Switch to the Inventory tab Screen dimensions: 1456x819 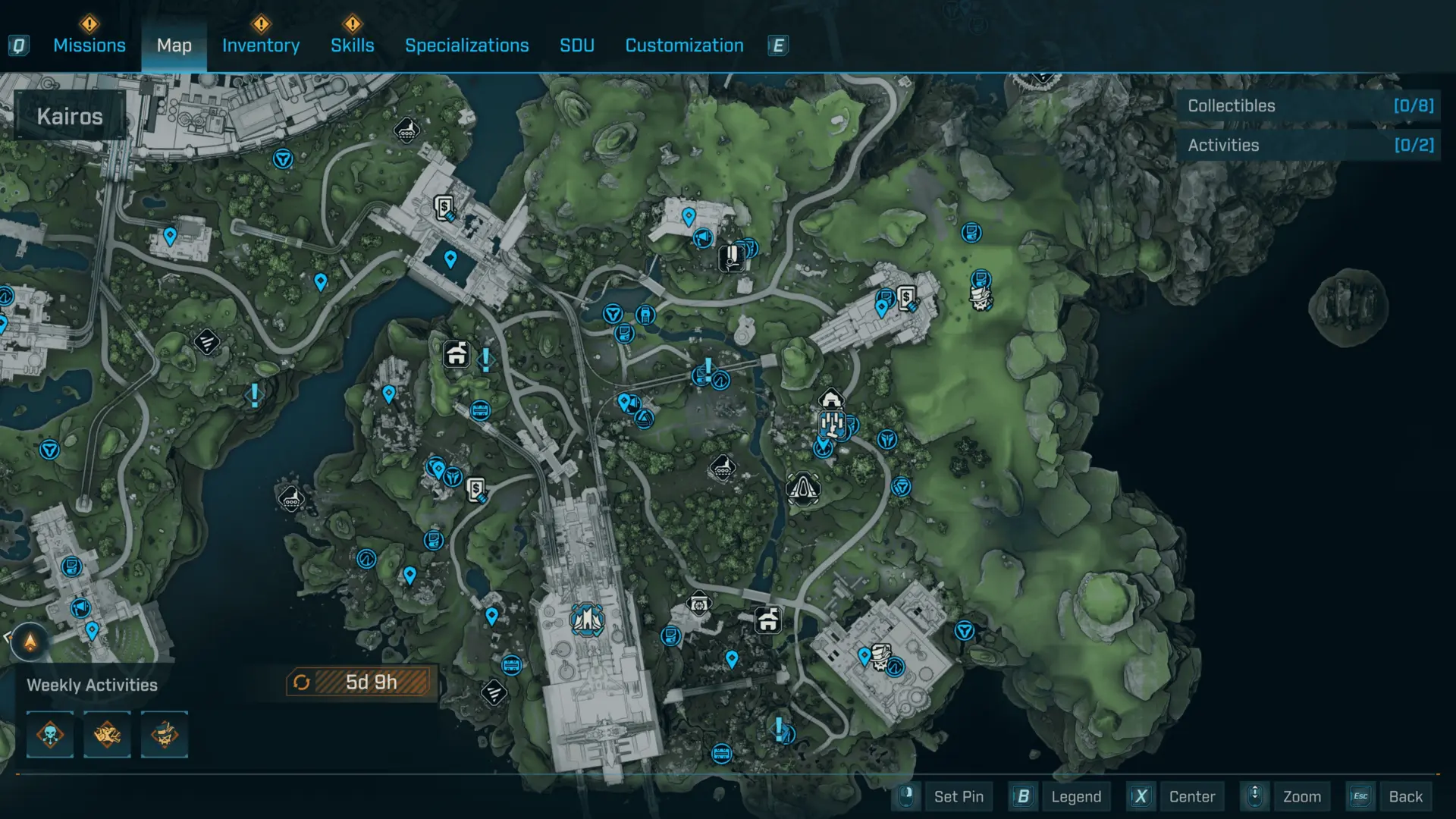260,45
